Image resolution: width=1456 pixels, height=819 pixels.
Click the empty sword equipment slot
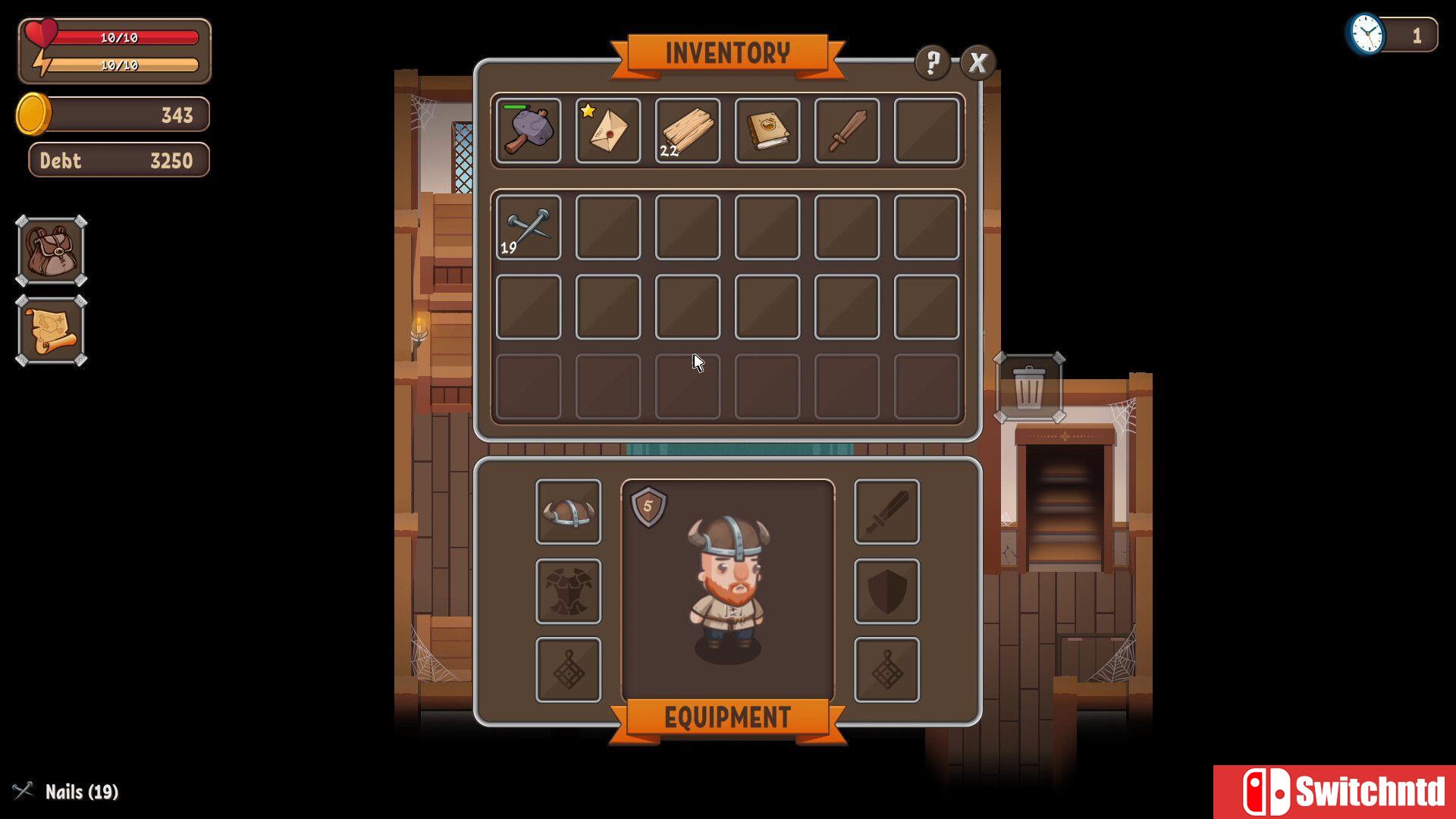point(886,512)
